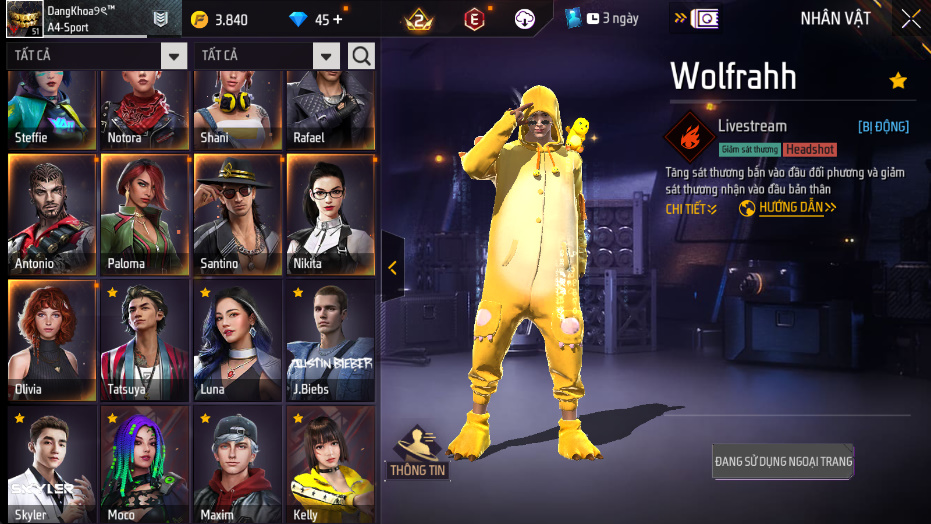The image size is (931, 524).
Task: Select the Olivia character tile
Action: click(x=52, y=340)
